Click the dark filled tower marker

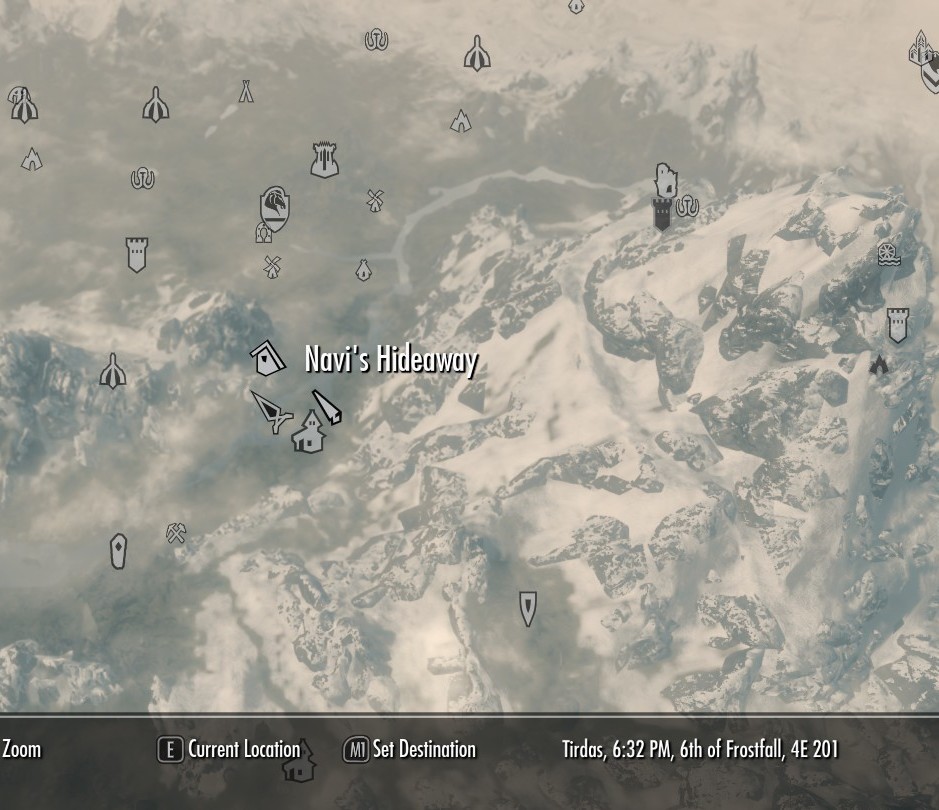tap(662, 214)
